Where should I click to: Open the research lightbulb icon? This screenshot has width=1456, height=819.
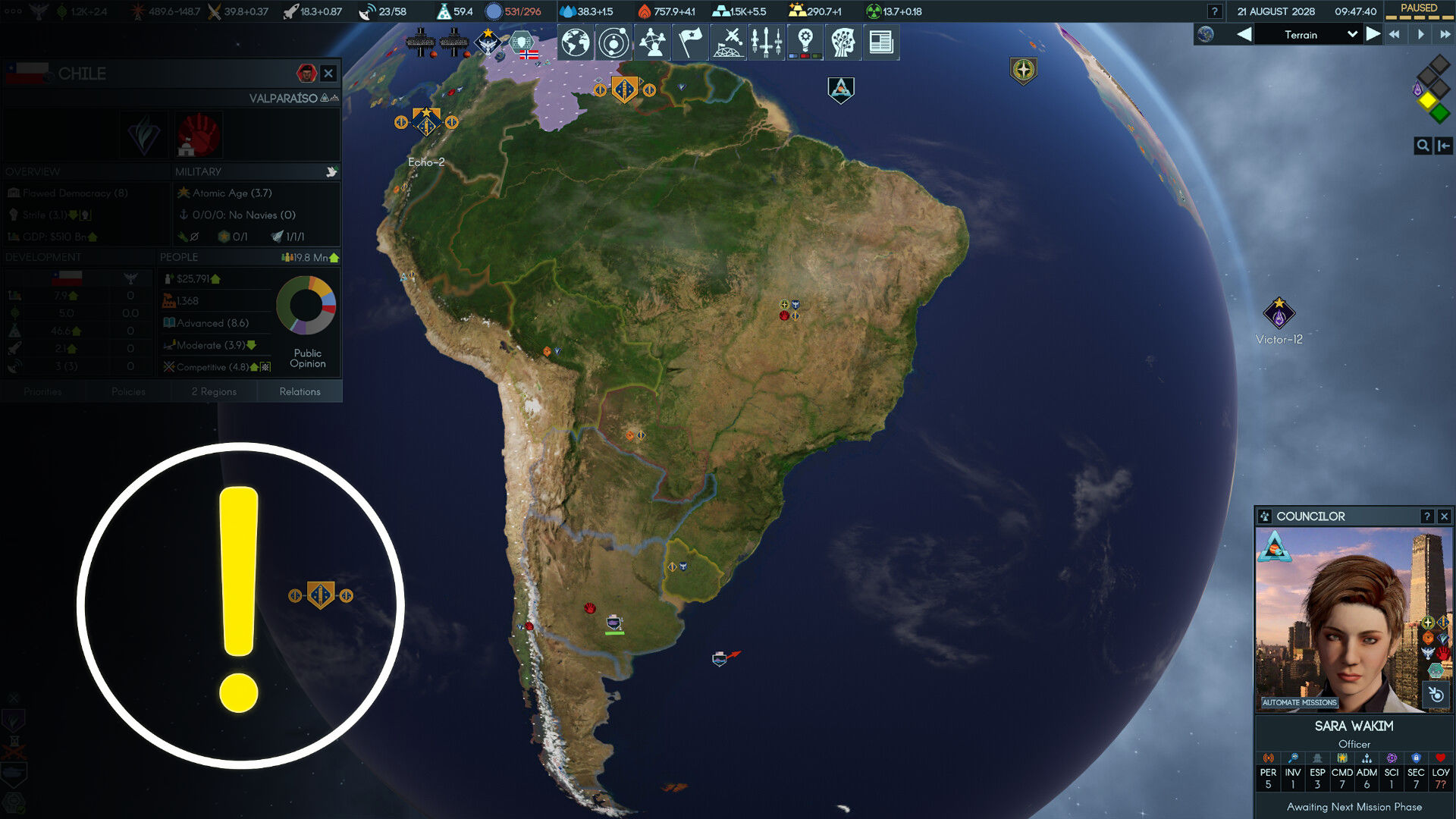click(805, 43)
